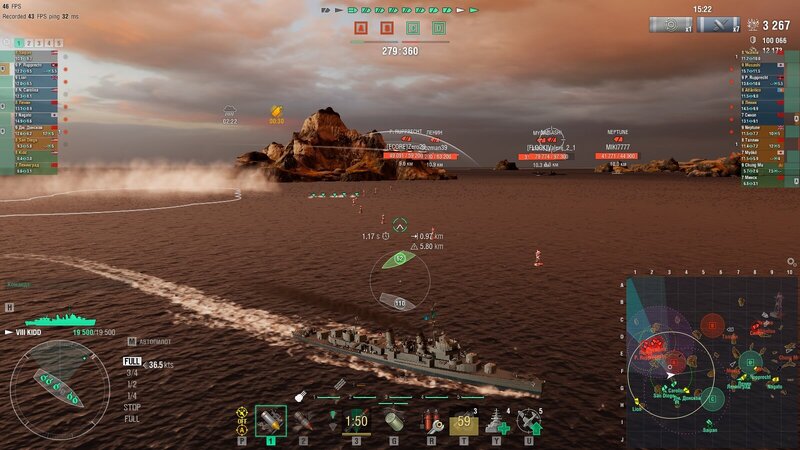Use the Damage Control Party consumable
800x450 pixels.
[432, 421]
